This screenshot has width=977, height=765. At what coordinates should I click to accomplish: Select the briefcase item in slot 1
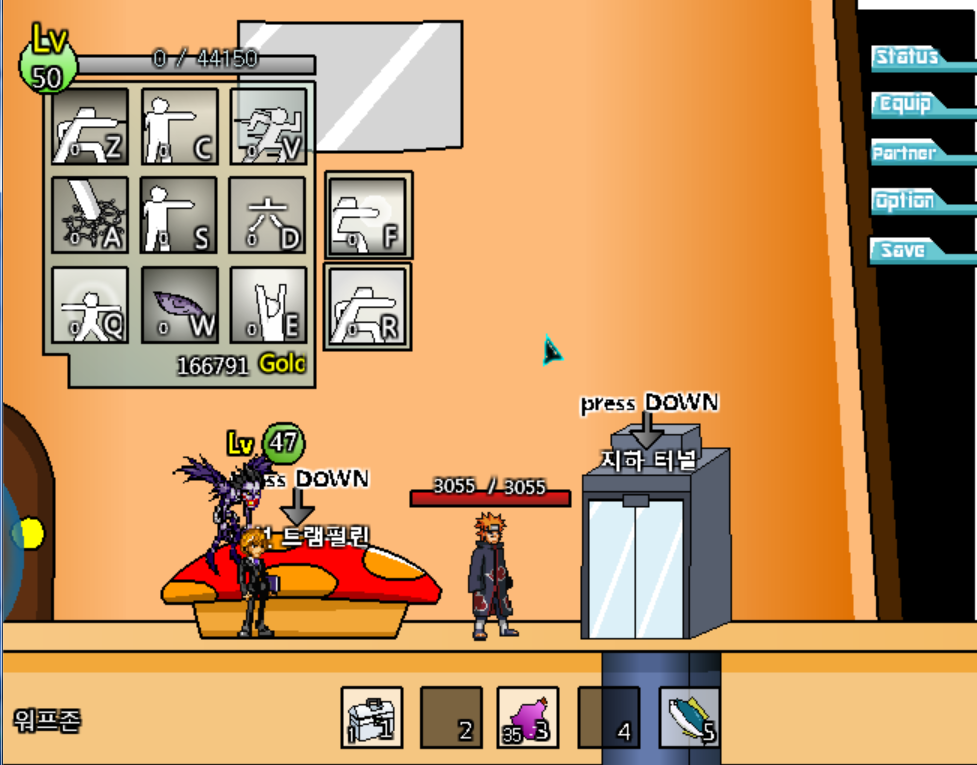pos(372,717)
